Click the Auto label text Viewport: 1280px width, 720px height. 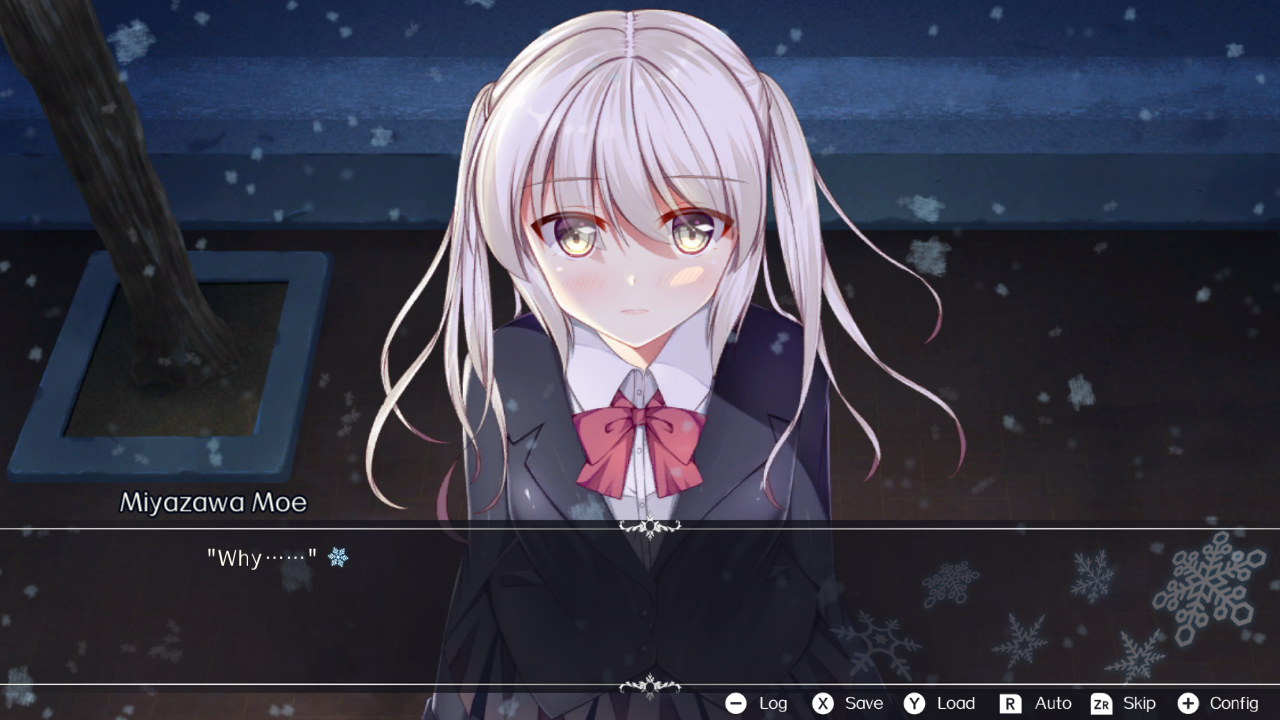coord(1052,703)
